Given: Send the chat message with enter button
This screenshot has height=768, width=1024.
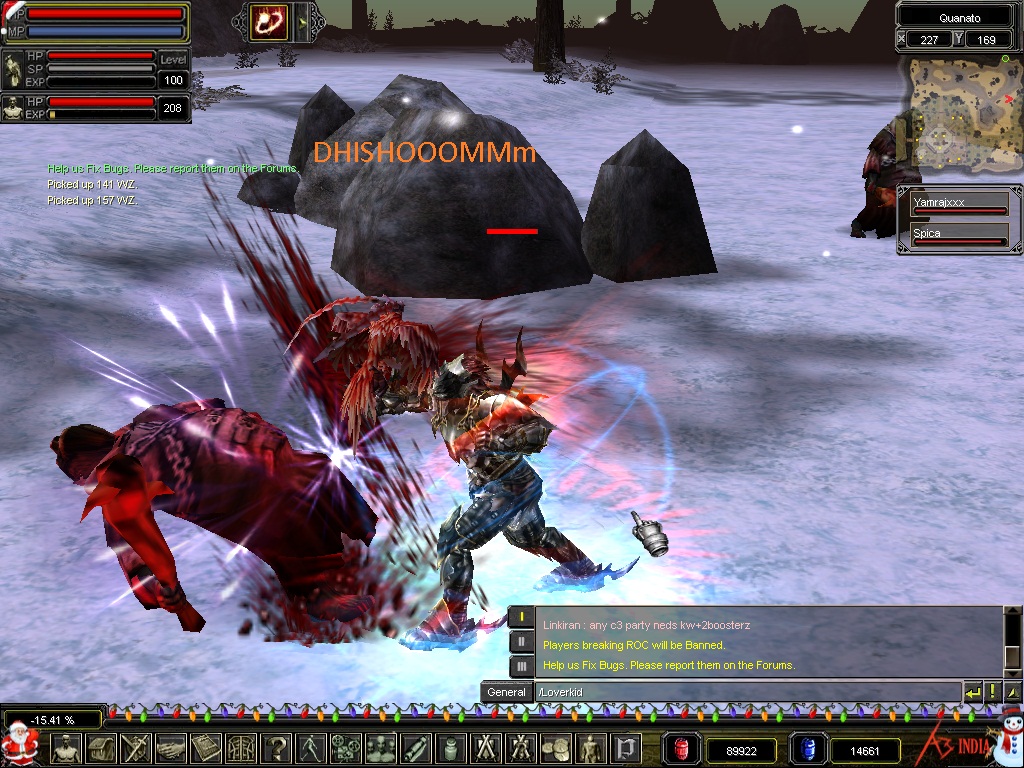Looking at the screenshot, I should tap(973, 692).
